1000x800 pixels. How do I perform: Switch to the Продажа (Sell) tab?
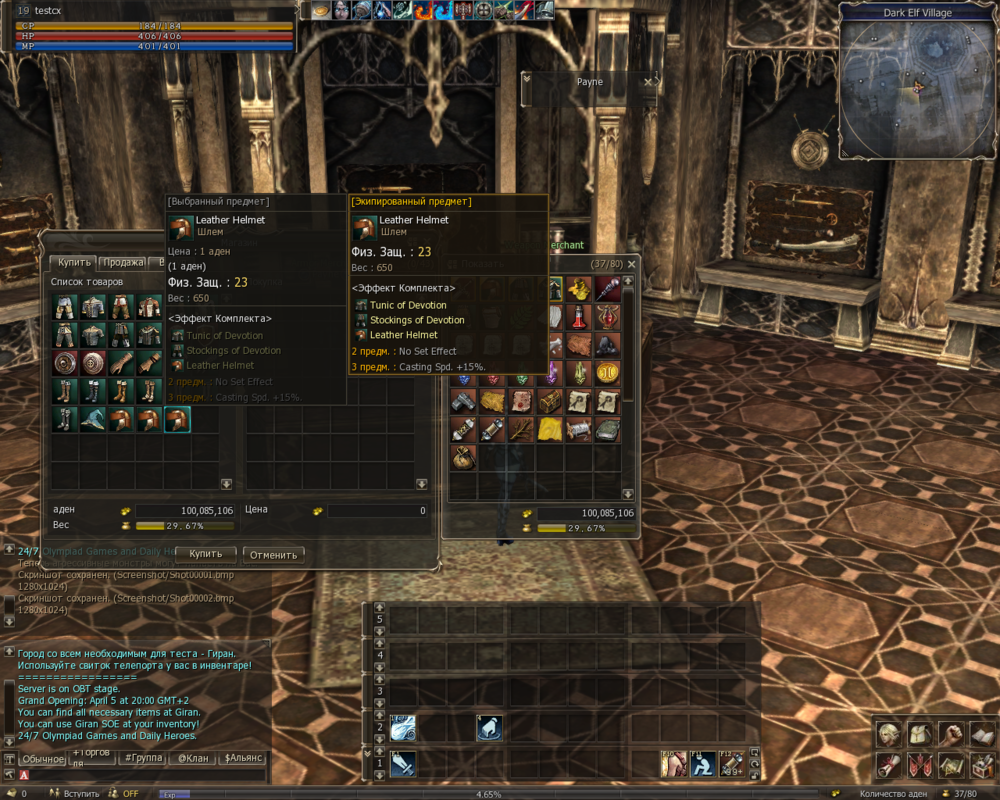[x=124, y=263]
